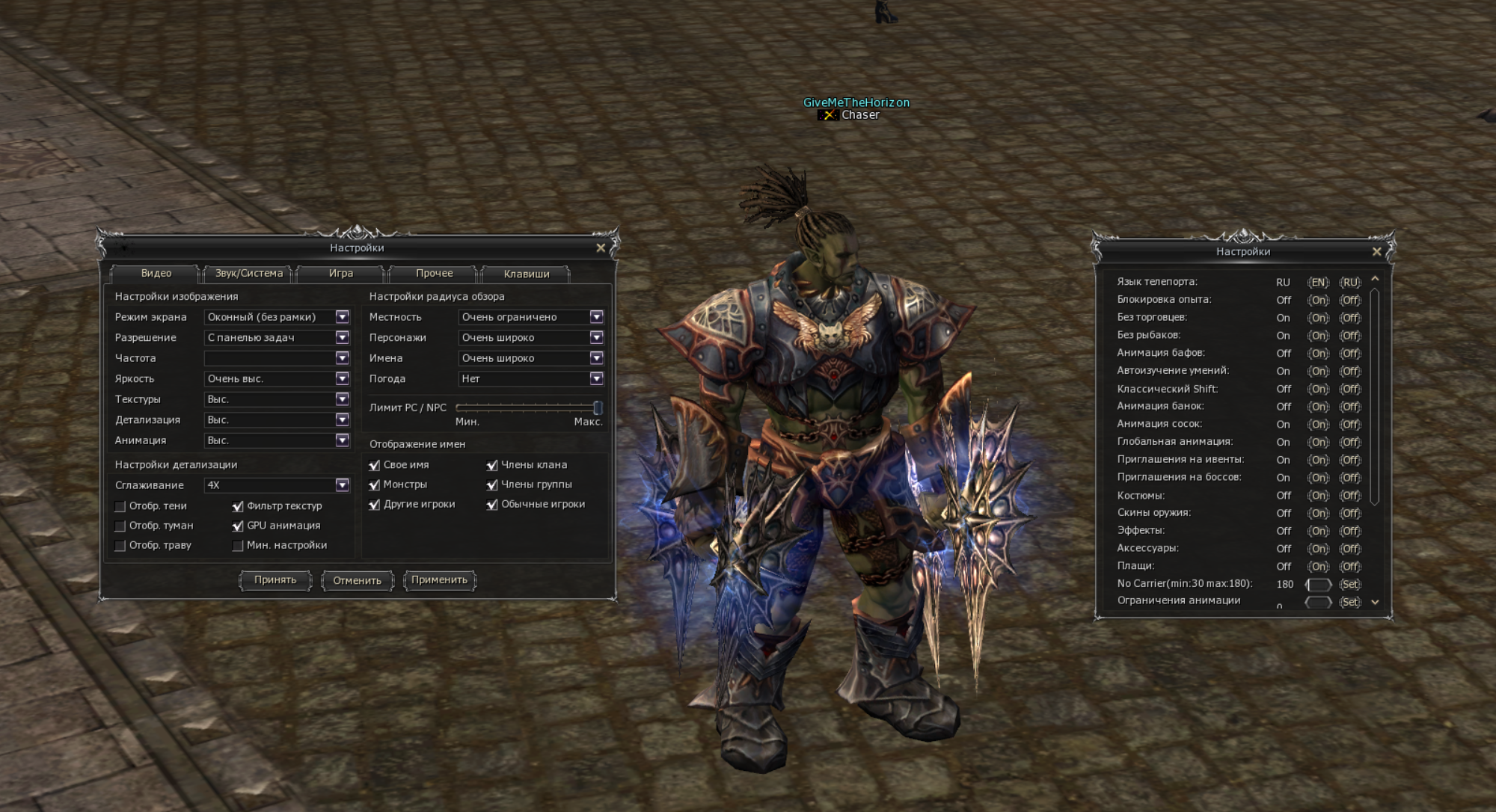This screenshot has height=812, width=1496.
Task: Select the Прочее tab
Action: click(x=435, y=274)
